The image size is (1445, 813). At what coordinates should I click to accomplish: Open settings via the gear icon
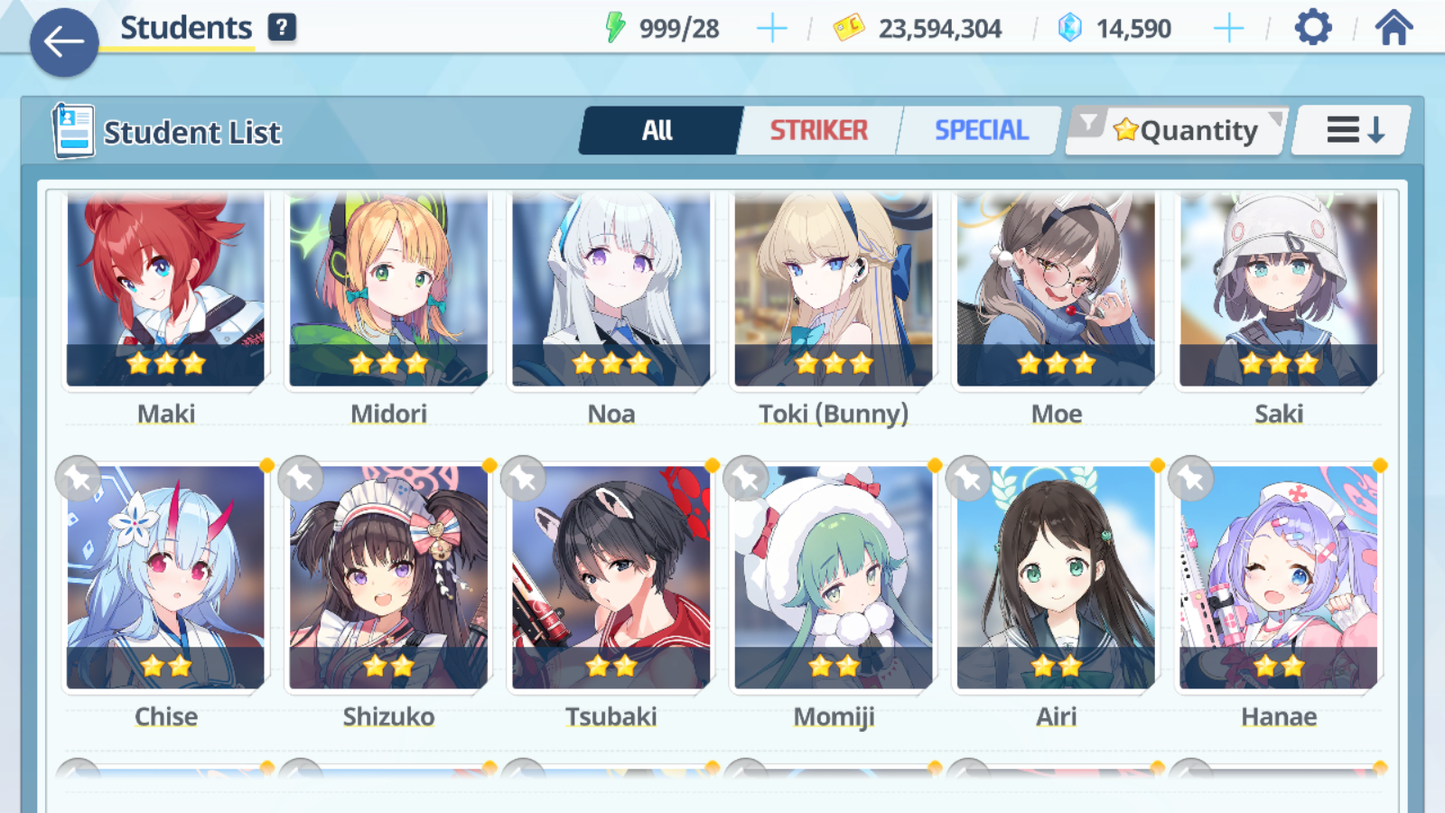tap(1313, 27)
